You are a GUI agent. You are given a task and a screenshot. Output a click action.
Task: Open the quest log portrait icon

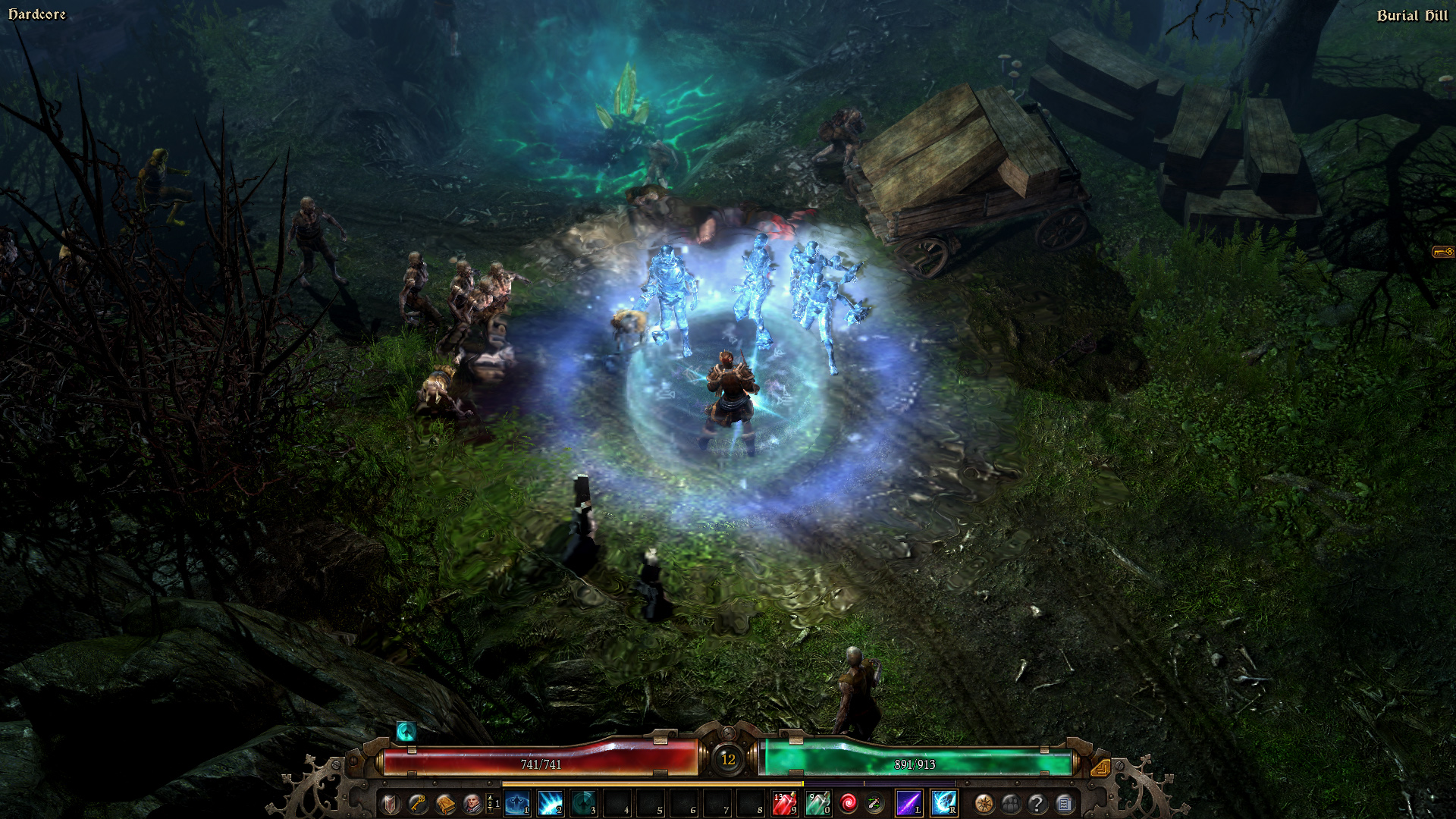pos(473,802)
